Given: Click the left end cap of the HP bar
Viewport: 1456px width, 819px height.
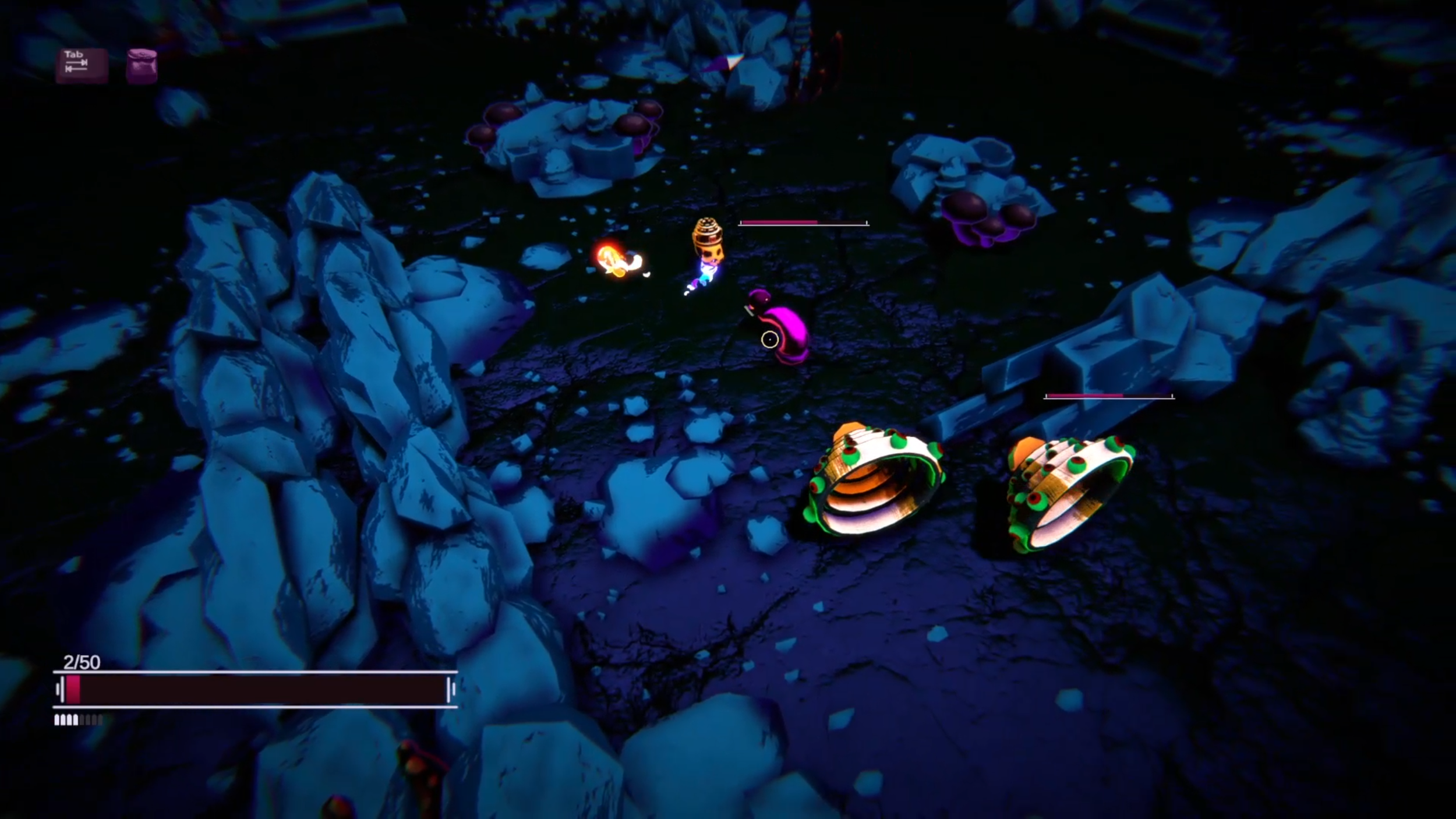Looking at the screenshot, I should [58, 689].
